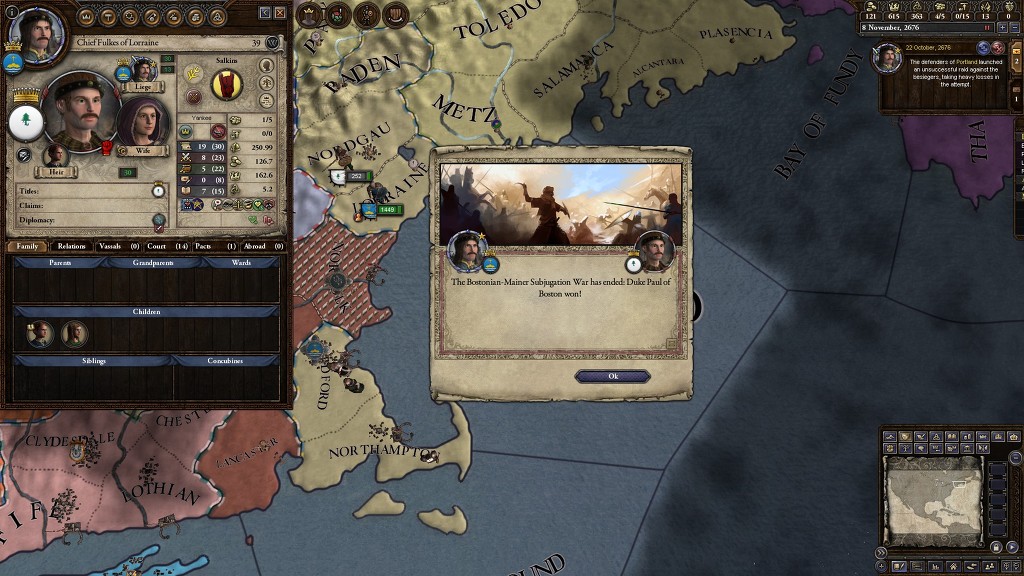Open the Vassals tab

(x=119, y=246)
